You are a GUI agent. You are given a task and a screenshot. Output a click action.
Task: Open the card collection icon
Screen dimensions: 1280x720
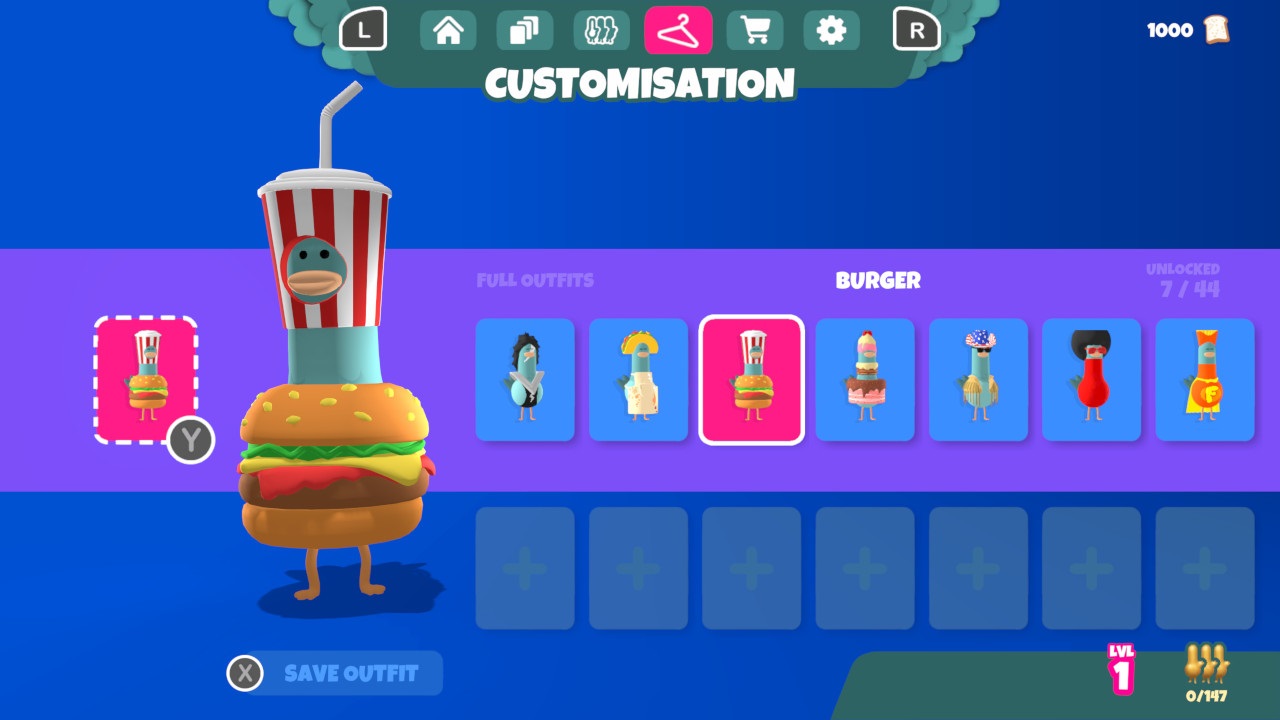(524, 30)
